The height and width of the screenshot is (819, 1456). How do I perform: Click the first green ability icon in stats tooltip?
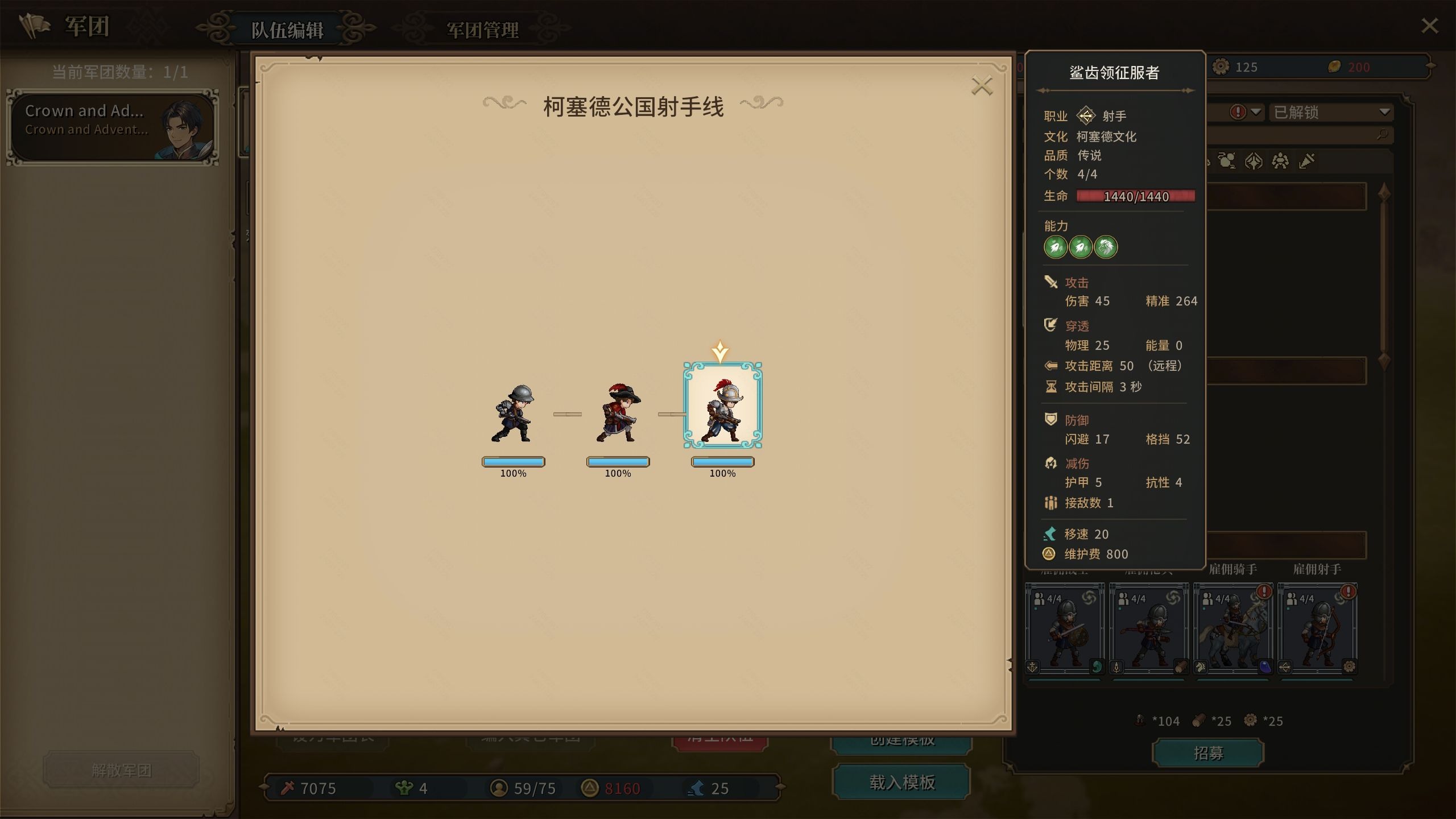point(1057,247)
